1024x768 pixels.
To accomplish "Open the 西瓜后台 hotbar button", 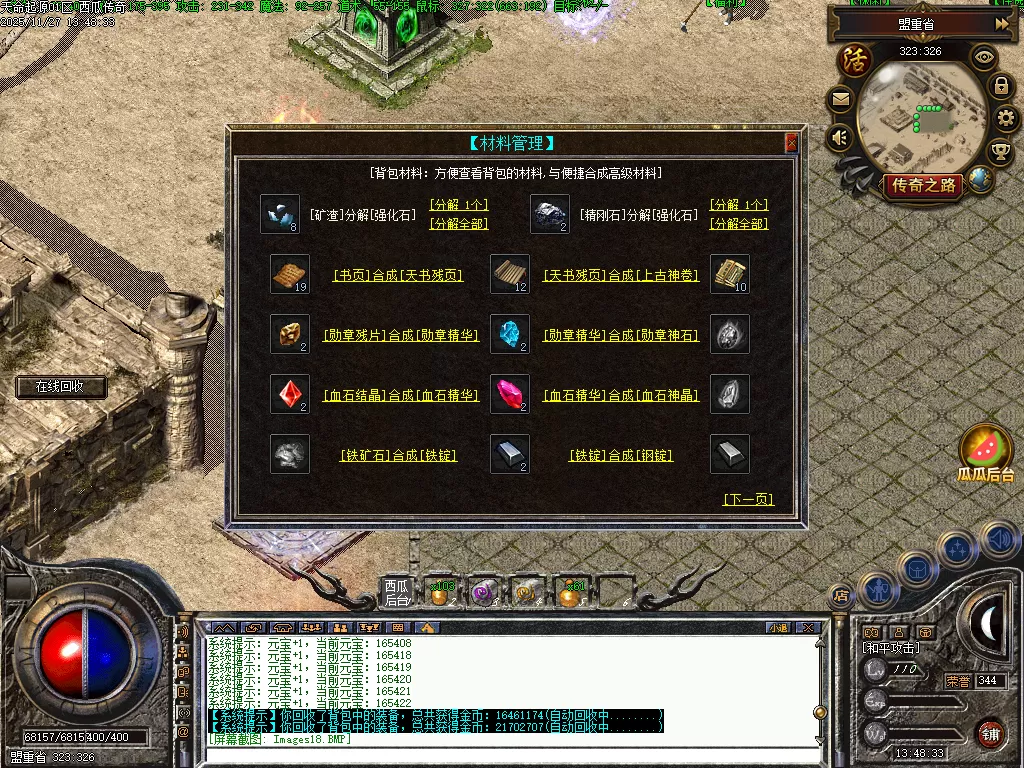I will click(x=397, y=593).
